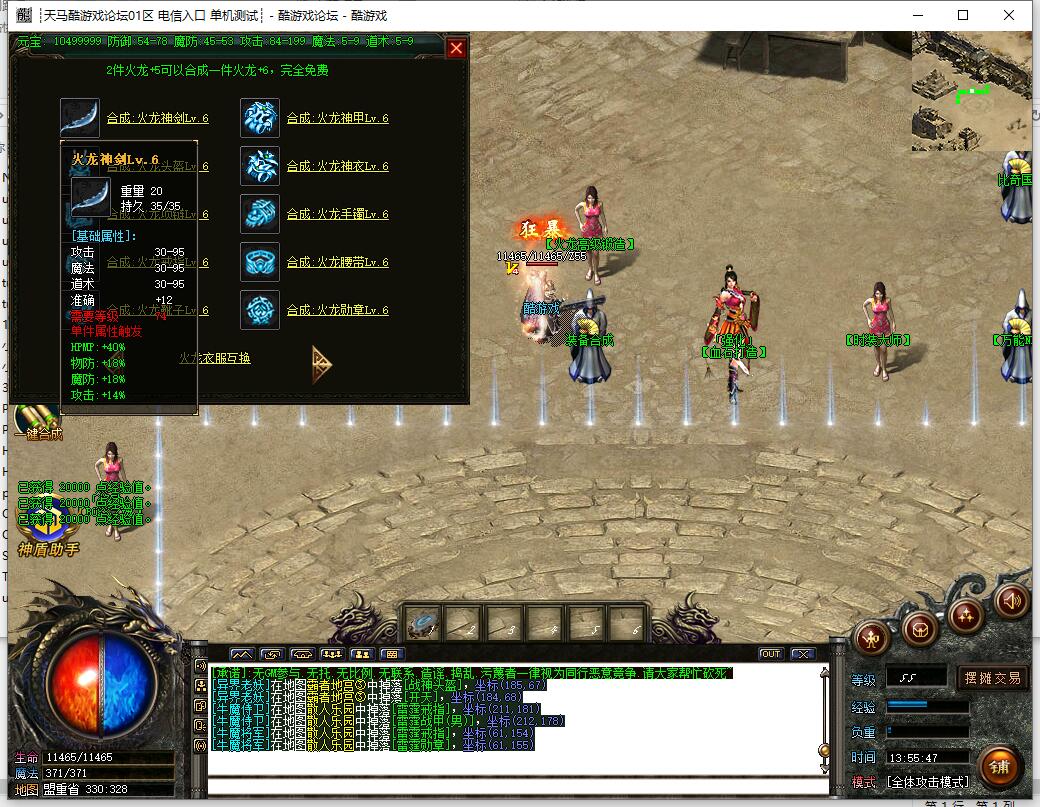Click the chat OUT button
1040x807 pixels.
[770, 654]
